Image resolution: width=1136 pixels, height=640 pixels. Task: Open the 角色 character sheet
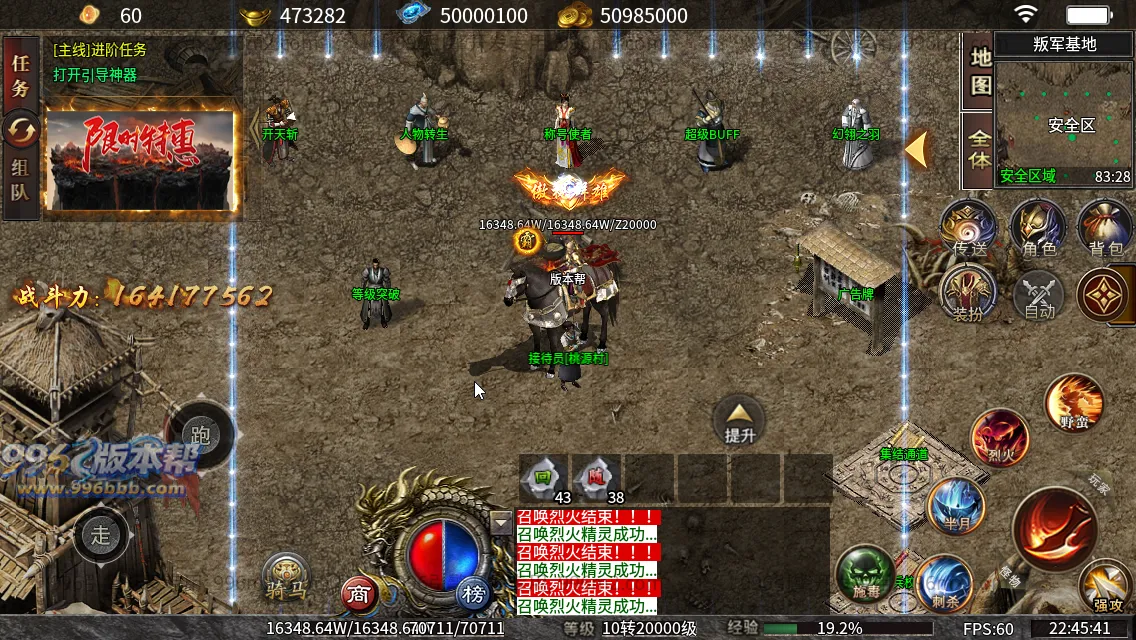[x=1038, y=228]
